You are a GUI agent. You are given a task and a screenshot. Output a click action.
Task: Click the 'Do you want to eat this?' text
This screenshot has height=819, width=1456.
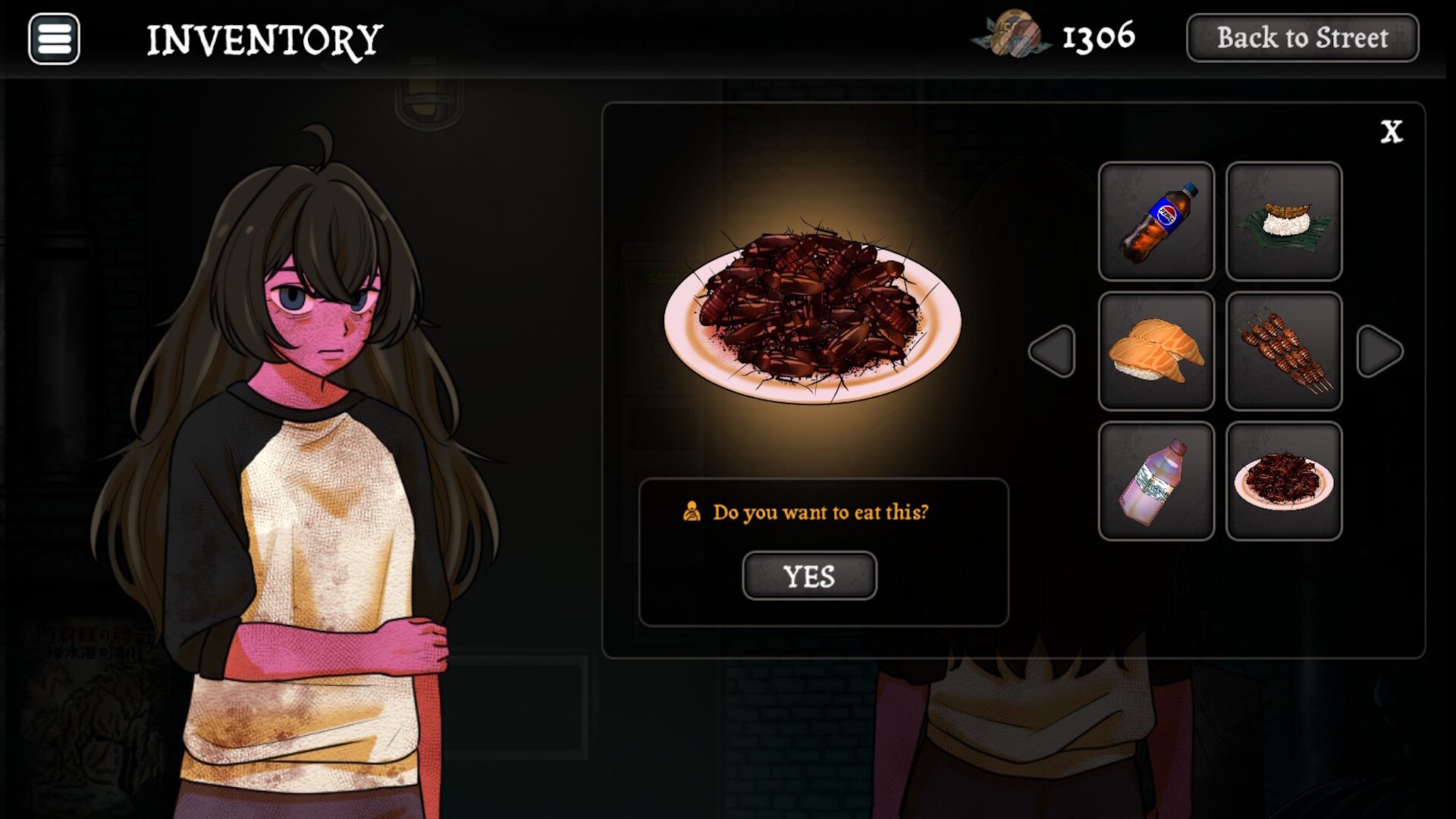(819, 512)
